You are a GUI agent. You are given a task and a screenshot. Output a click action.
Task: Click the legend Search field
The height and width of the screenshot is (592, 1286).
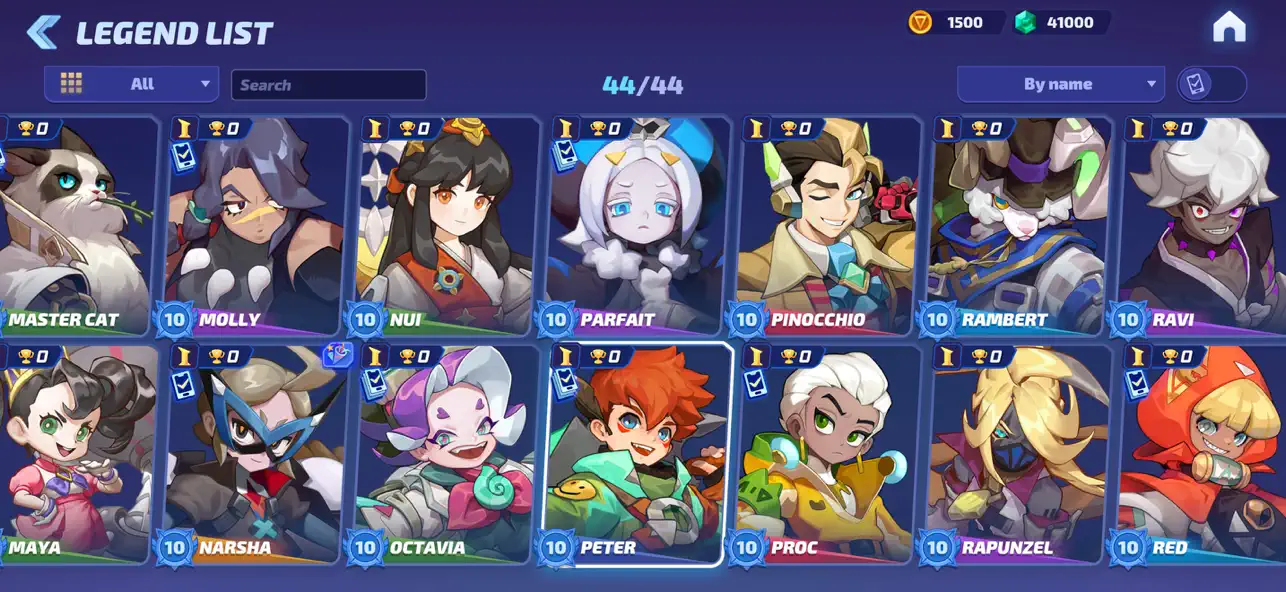[x=328, y=85]
